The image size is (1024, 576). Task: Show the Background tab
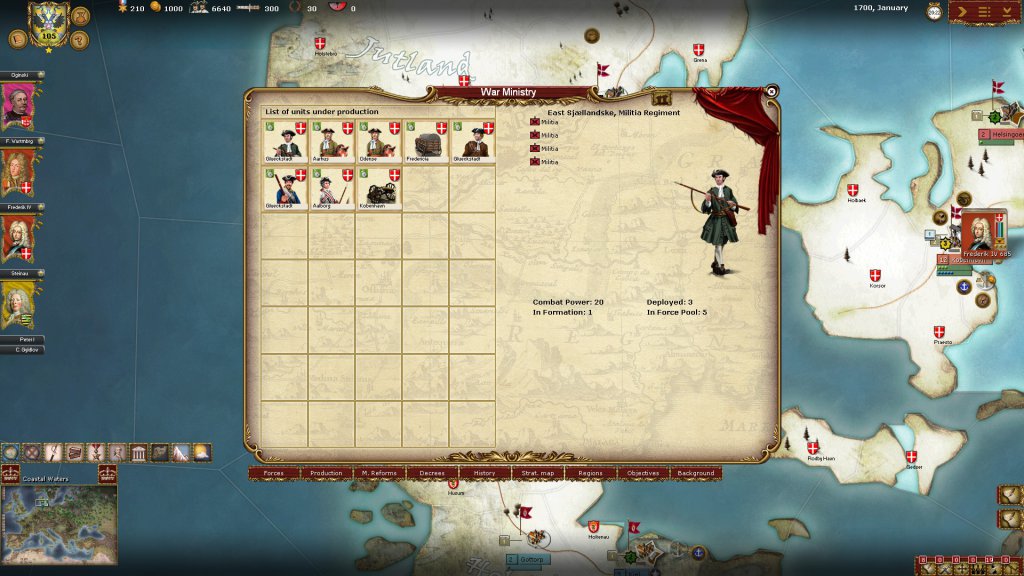[696, 473]
